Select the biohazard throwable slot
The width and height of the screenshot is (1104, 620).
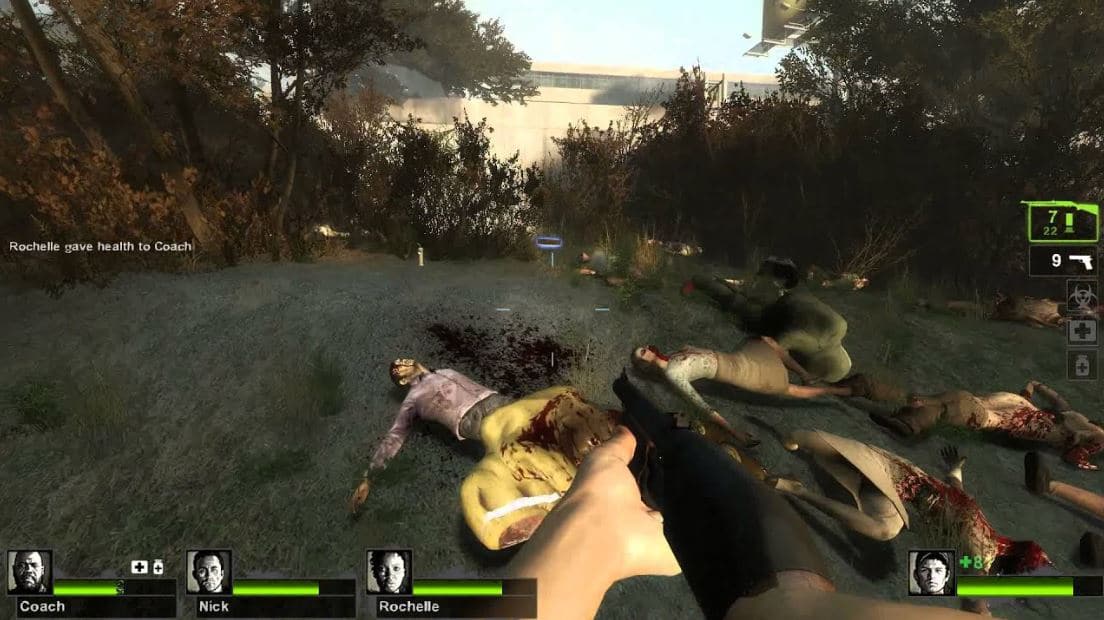pos(1081,295)
